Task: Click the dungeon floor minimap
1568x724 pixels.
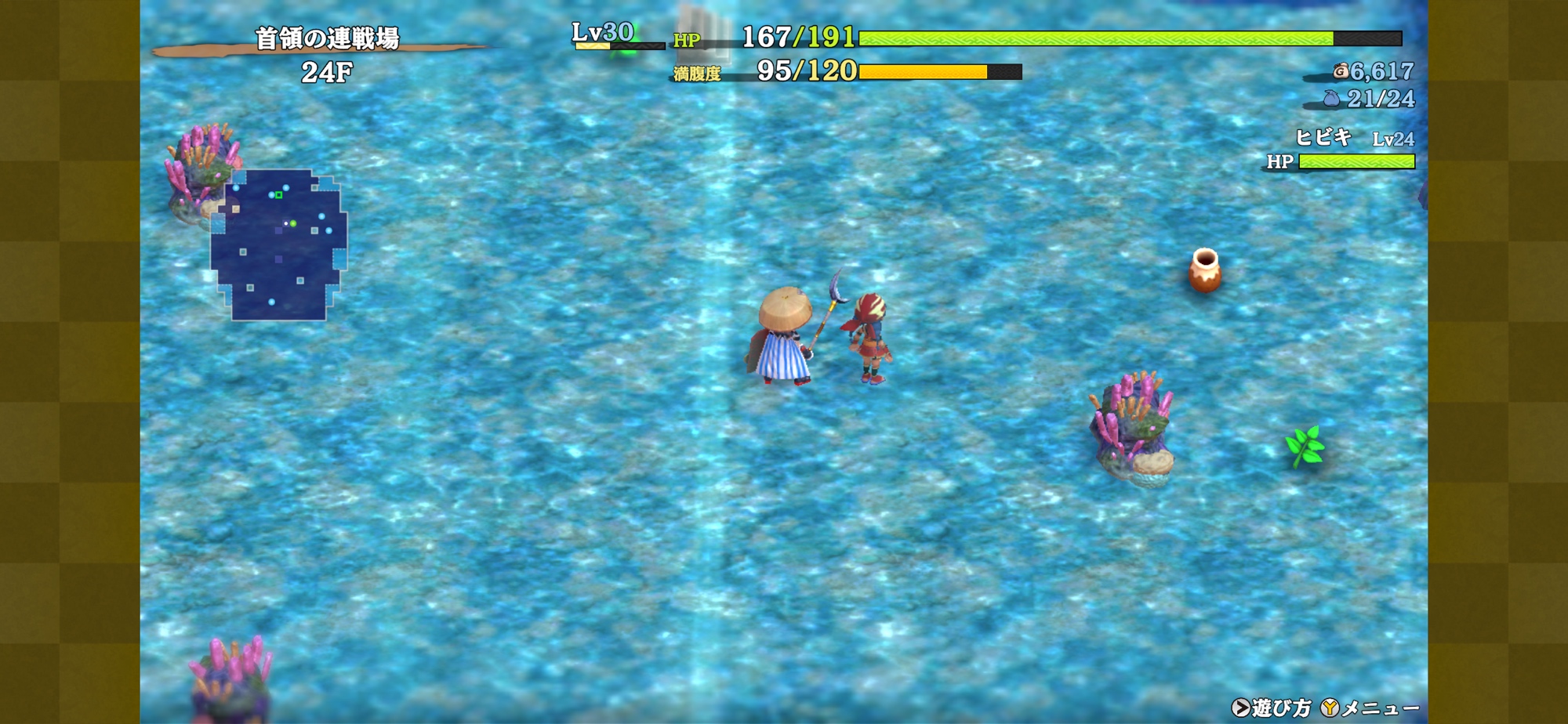Action: [278, 245]
